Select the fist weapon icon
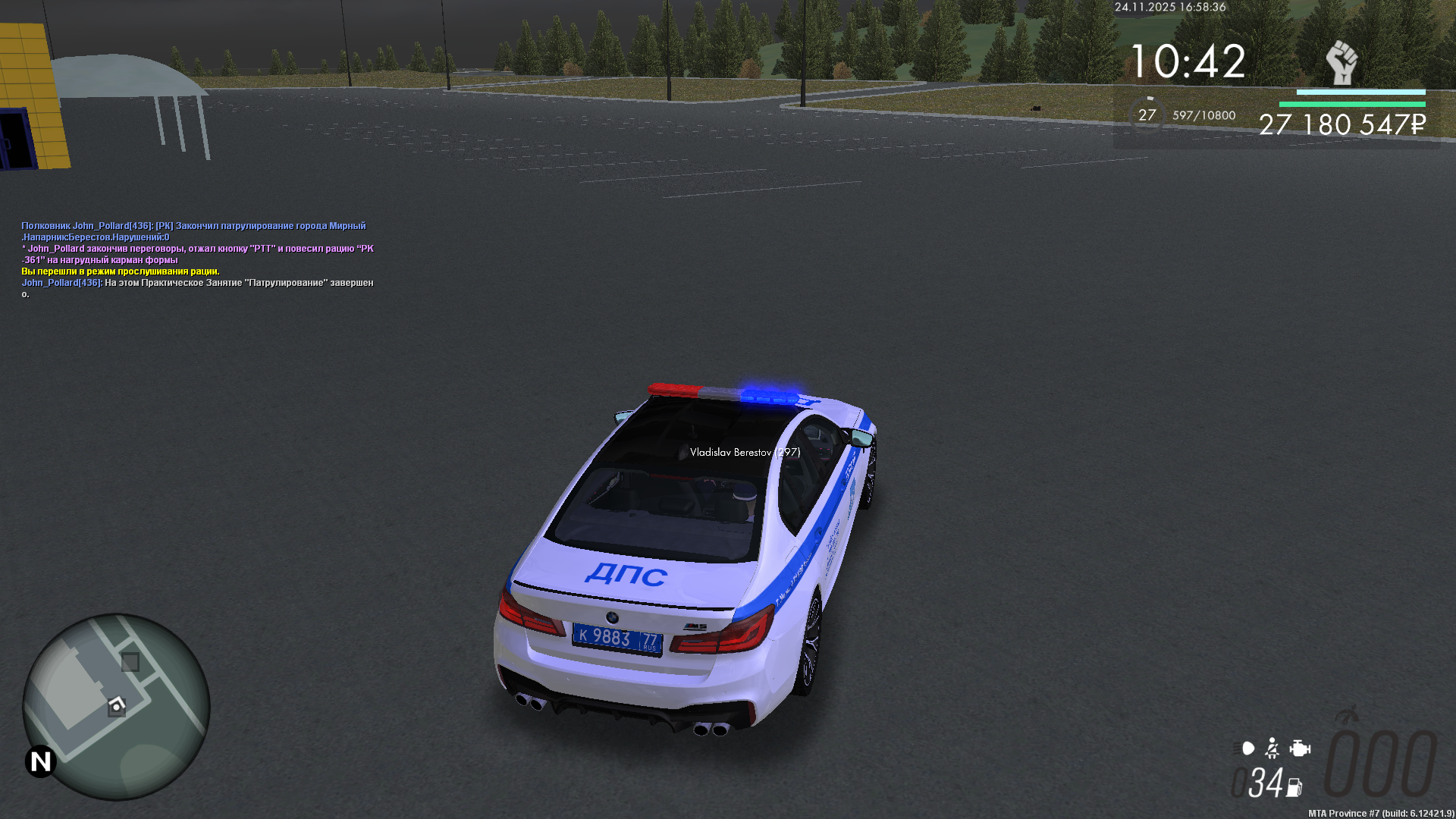This screenshot has width=1456, height=819. click(1341, 63)
